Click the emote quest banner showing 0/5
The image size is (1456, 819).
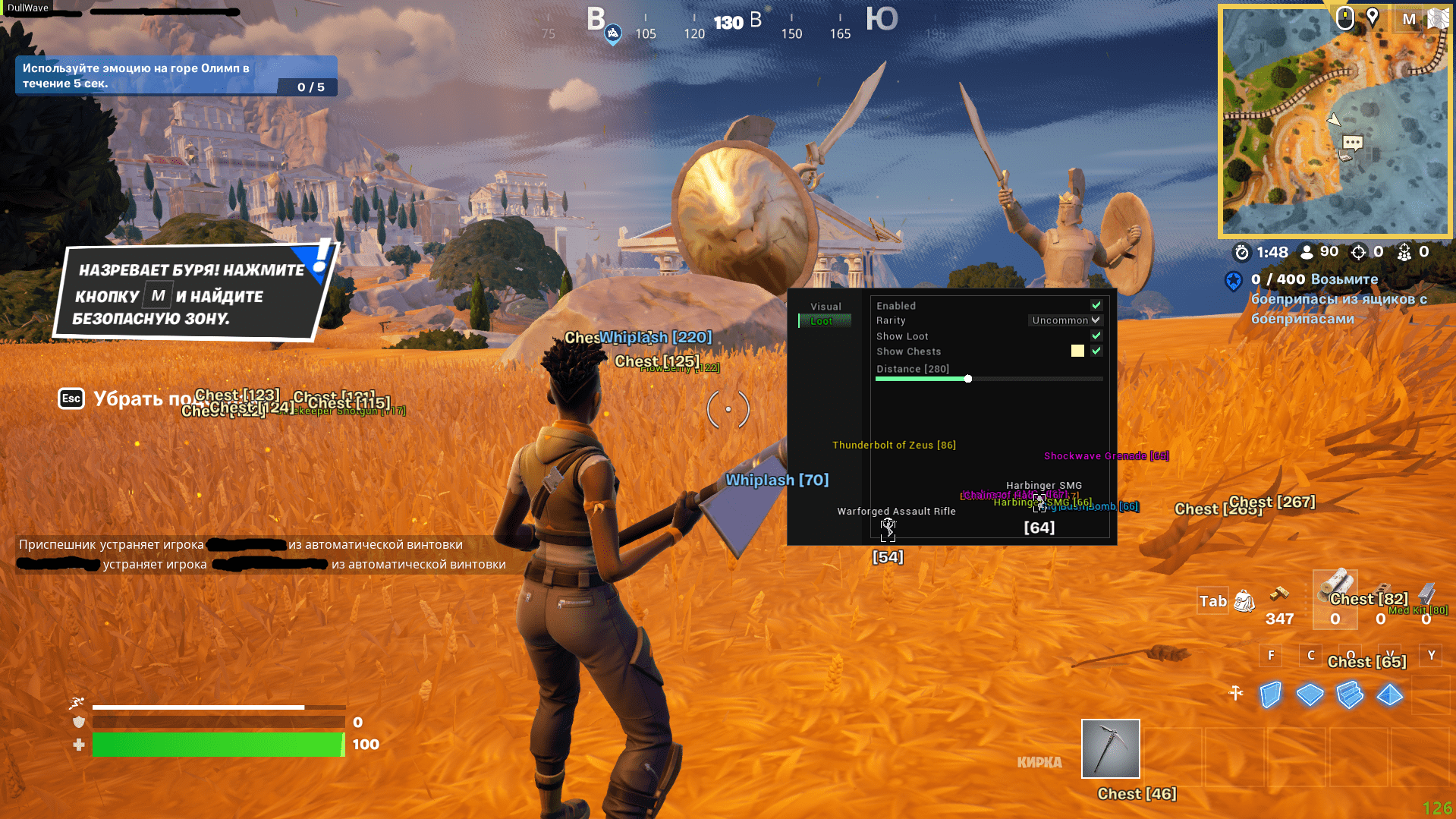(175, 74)
